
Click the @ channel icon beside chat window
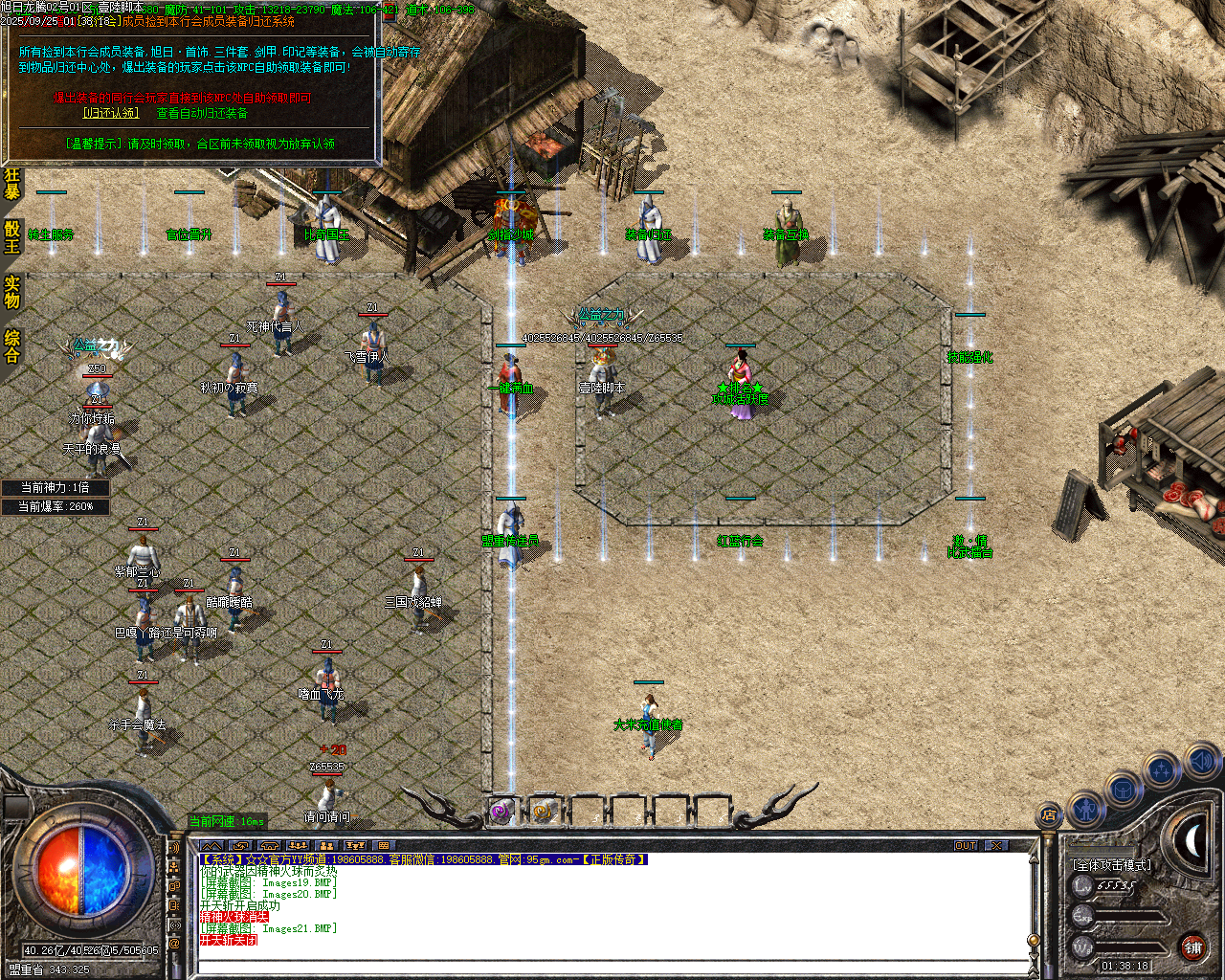[x=175, y=942]
